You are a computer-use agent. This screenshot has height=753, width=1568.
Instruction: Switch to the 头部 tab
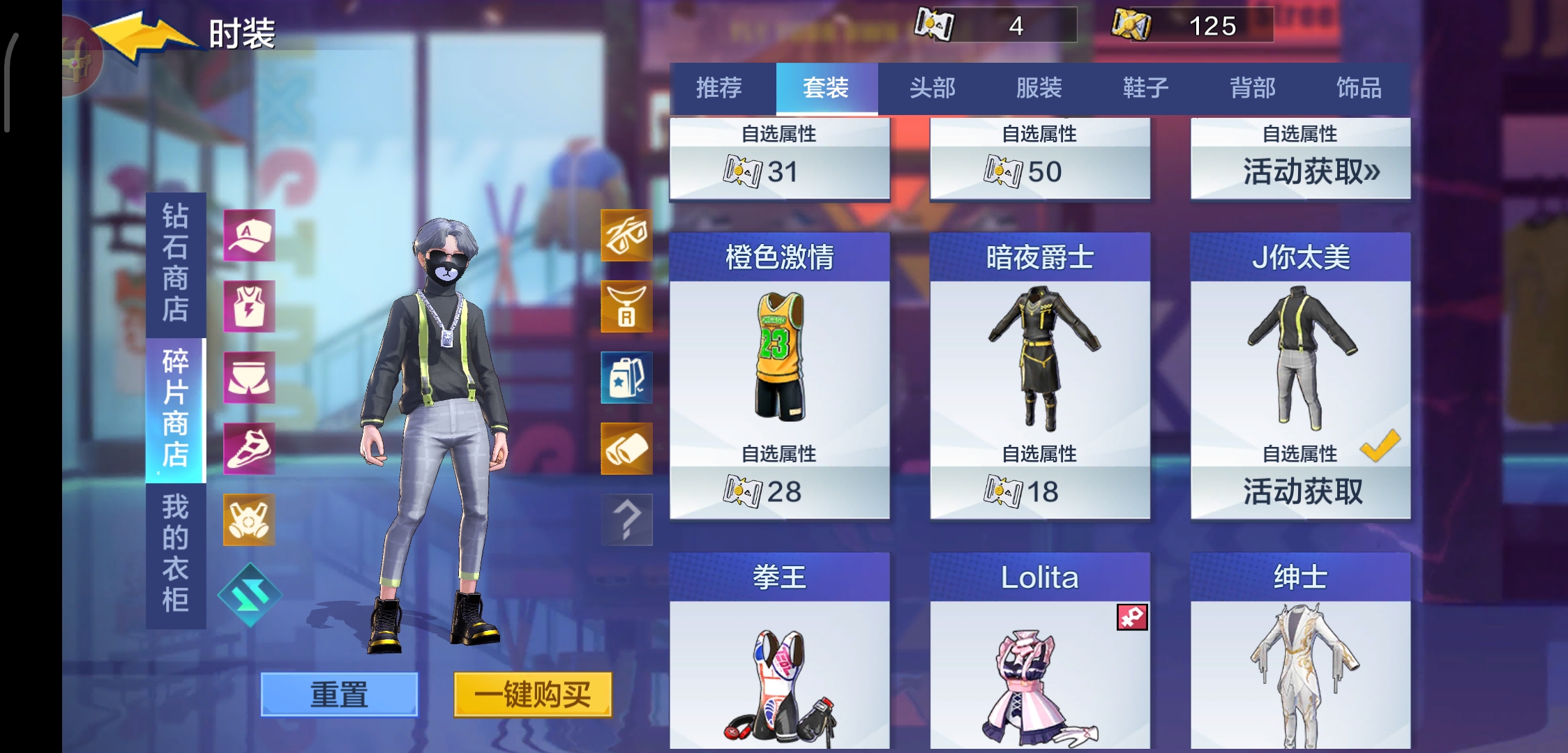[933, 89]
